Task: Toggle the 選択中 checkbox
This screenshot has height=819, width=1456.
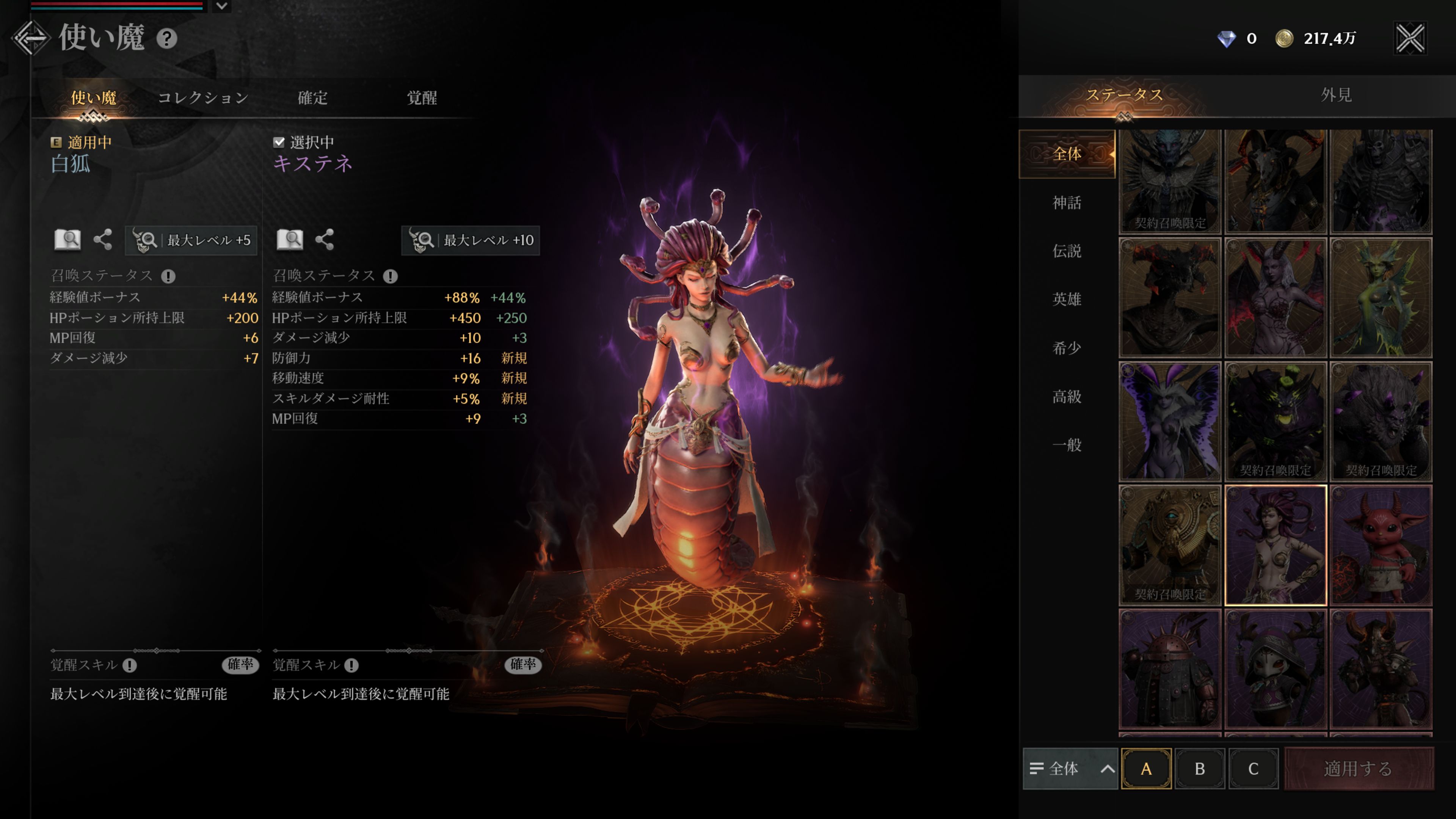Action: point(279,142)
